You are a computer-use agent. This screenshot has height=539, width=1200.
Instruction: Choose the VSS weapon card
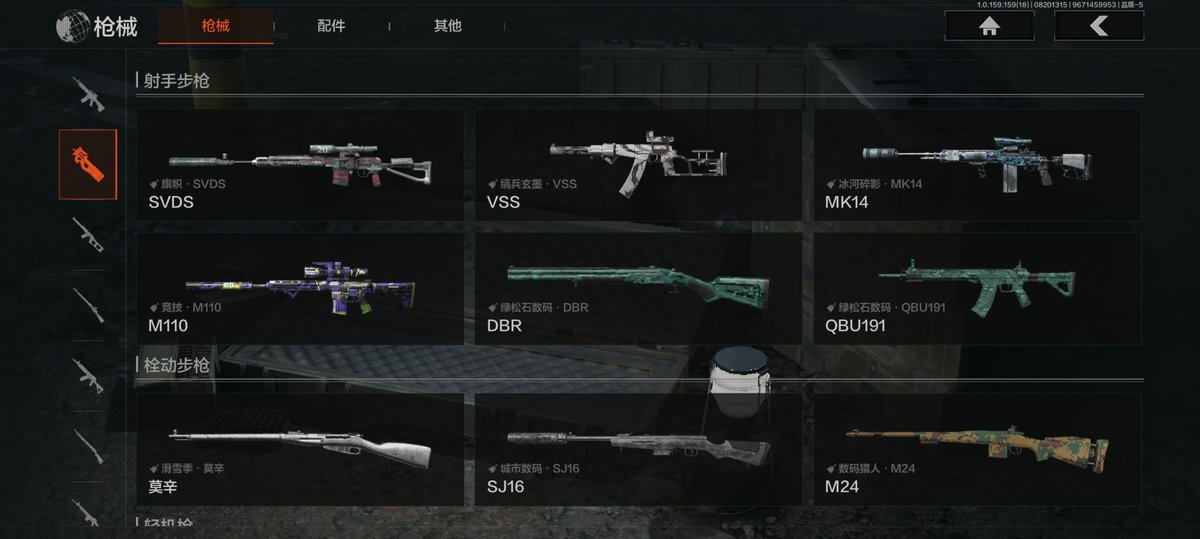(637, 165)
